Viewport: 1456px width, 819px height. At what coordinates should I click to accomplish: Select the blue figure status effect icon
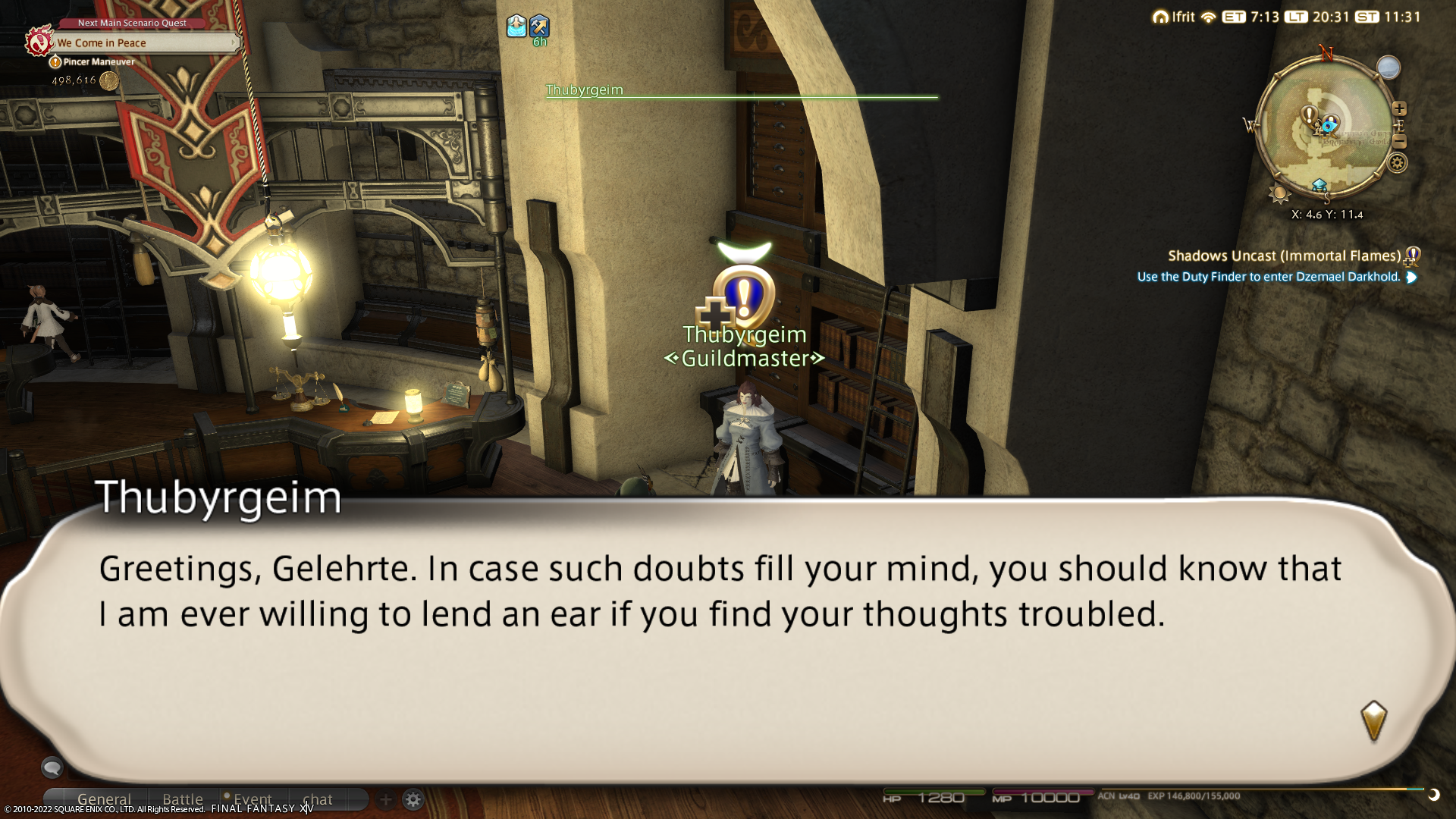pyautogui.click(x=516, y=27)
